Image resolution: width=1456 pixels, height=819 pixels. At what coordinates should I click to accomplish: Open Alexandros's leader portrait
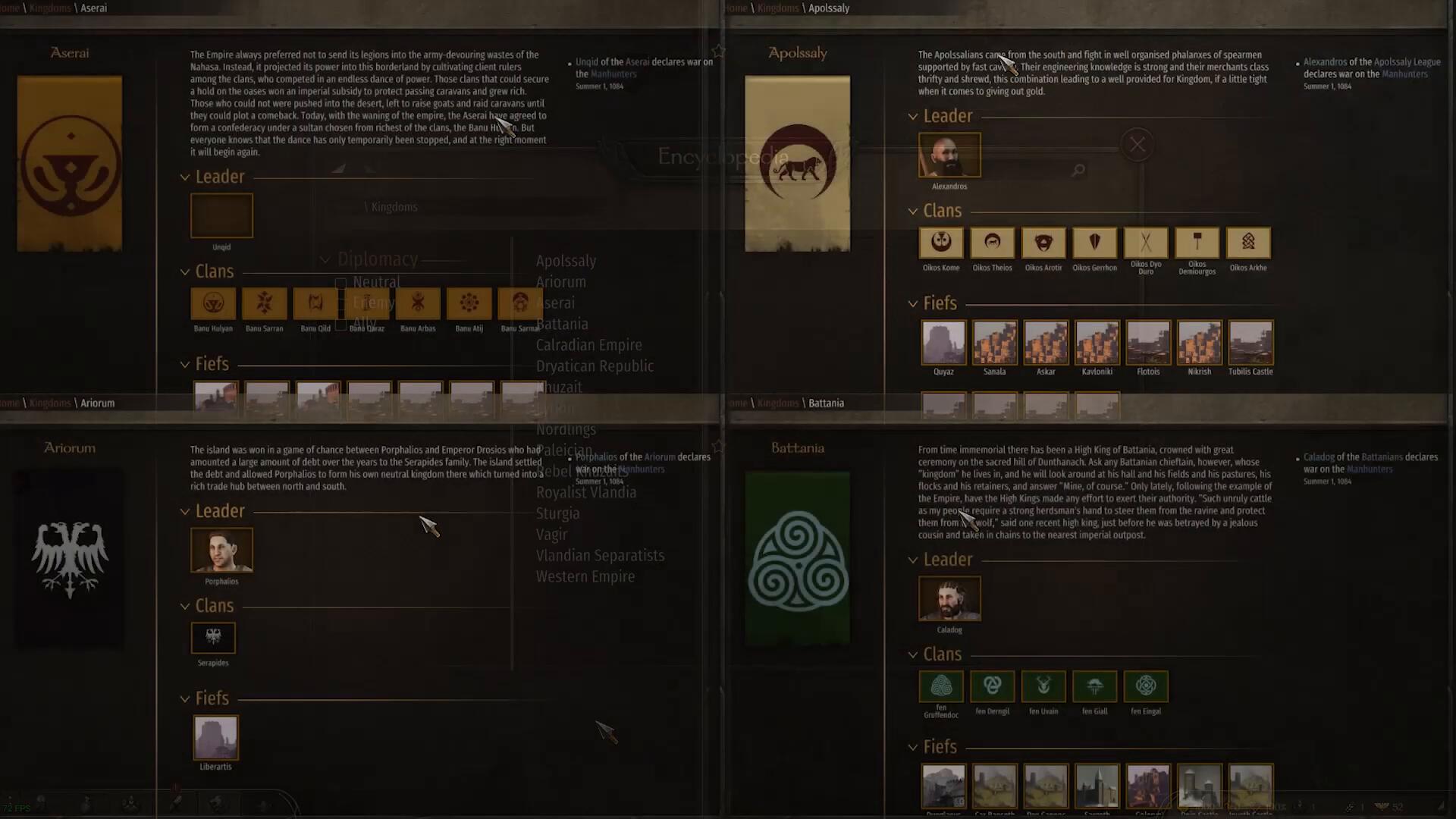coord(949,155)
